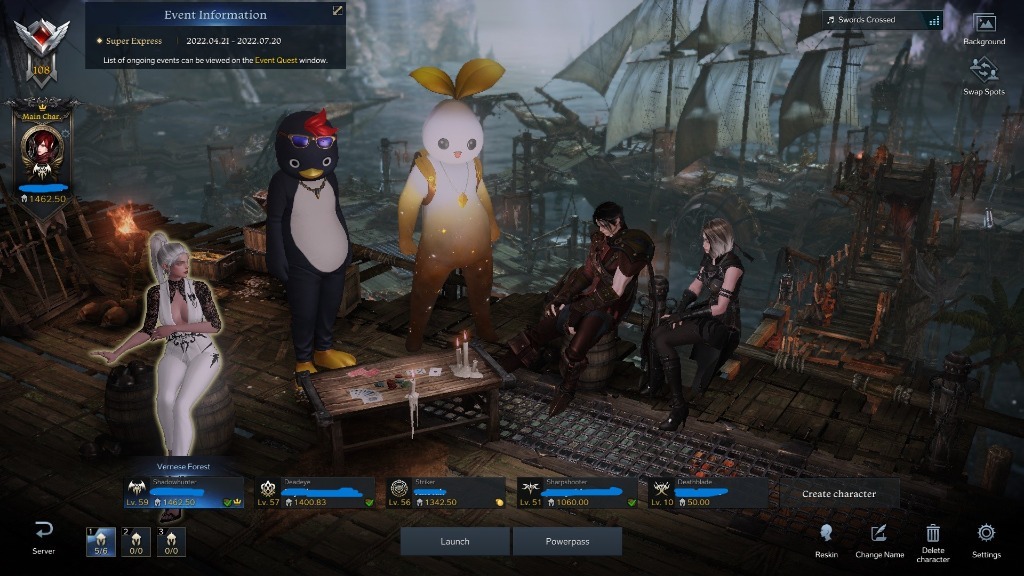
Task: Switch to character page 2 tab
Action: coord(135,542)
